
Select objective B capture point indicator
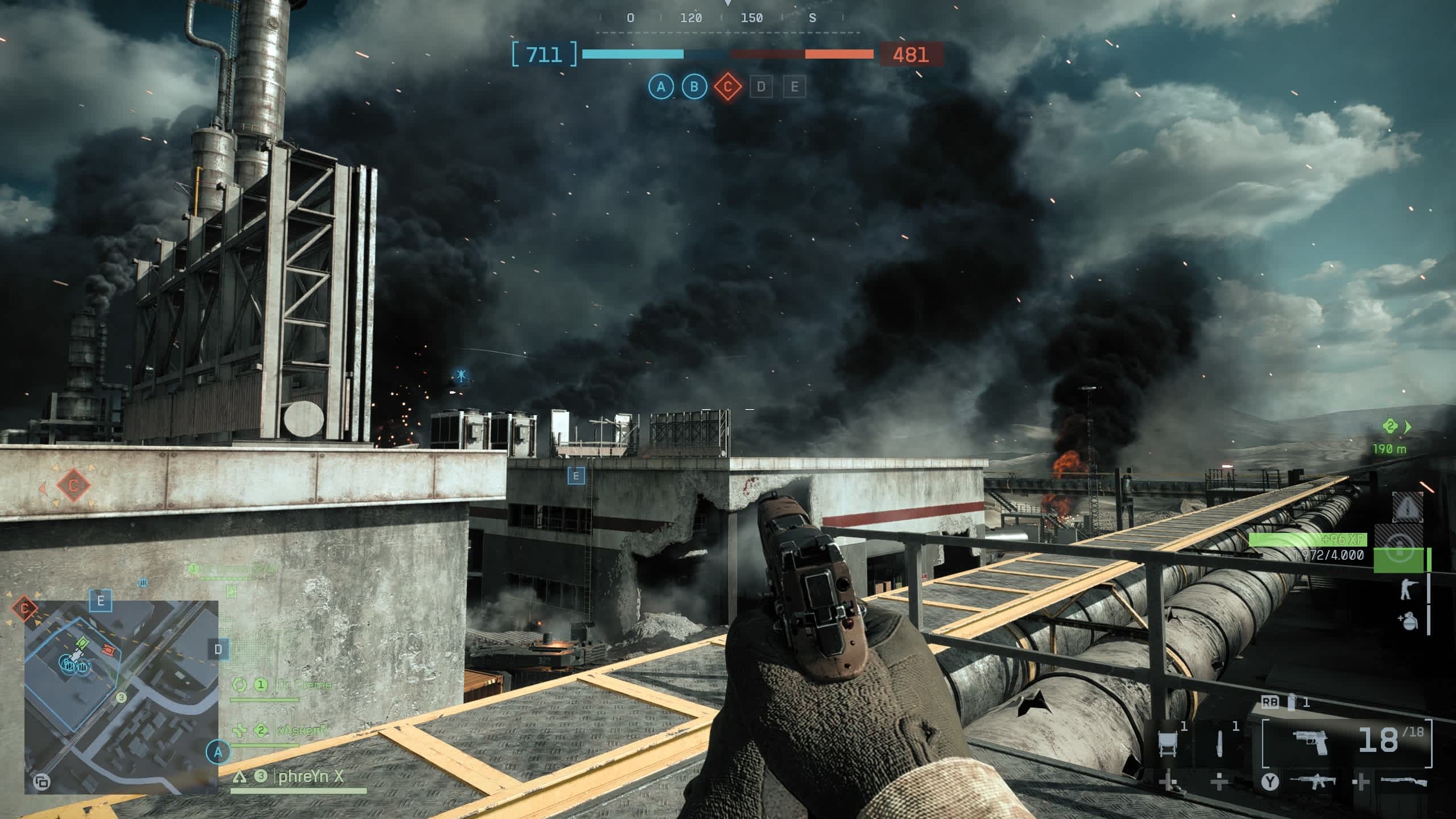point(694,87)
